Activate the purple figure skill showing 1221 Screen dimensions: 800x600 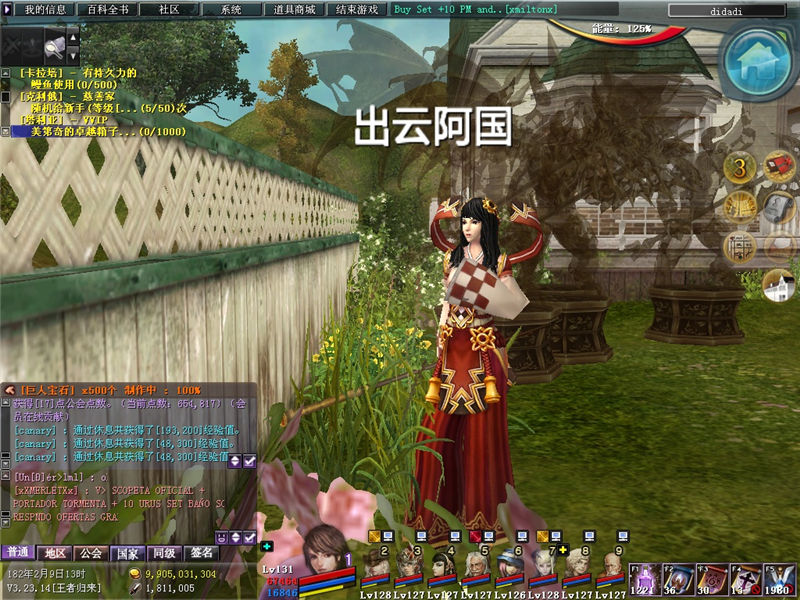pyautogui.click(x=645, y=580)
